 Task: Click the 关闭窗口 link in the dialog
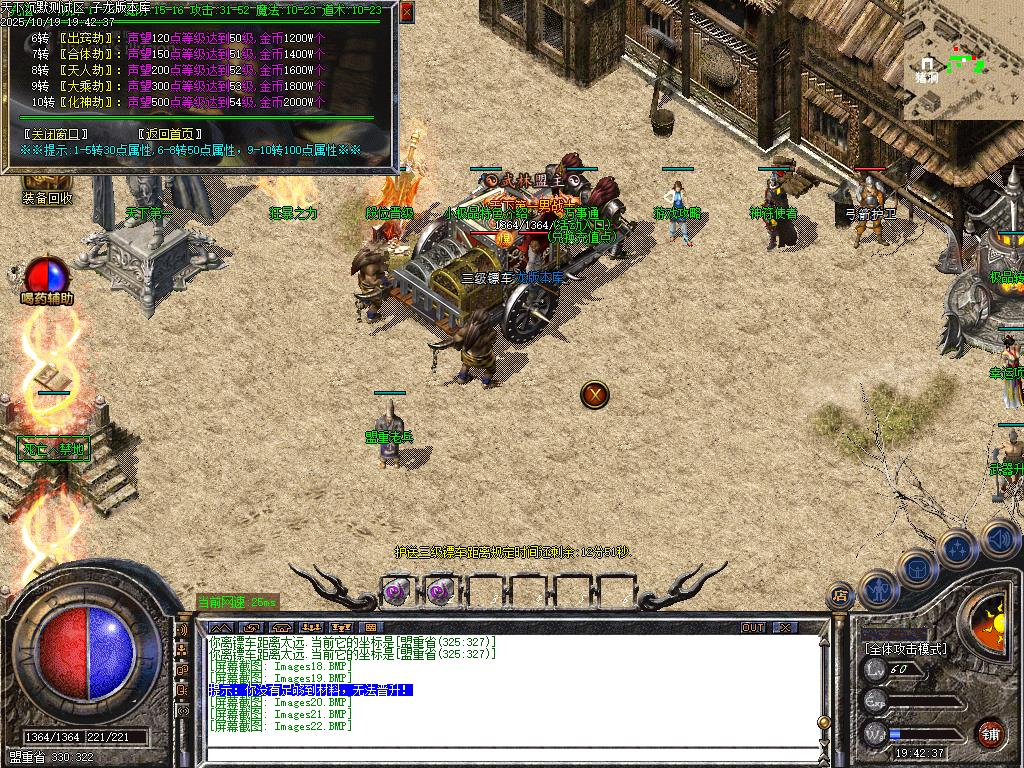(x=56, y=133)
